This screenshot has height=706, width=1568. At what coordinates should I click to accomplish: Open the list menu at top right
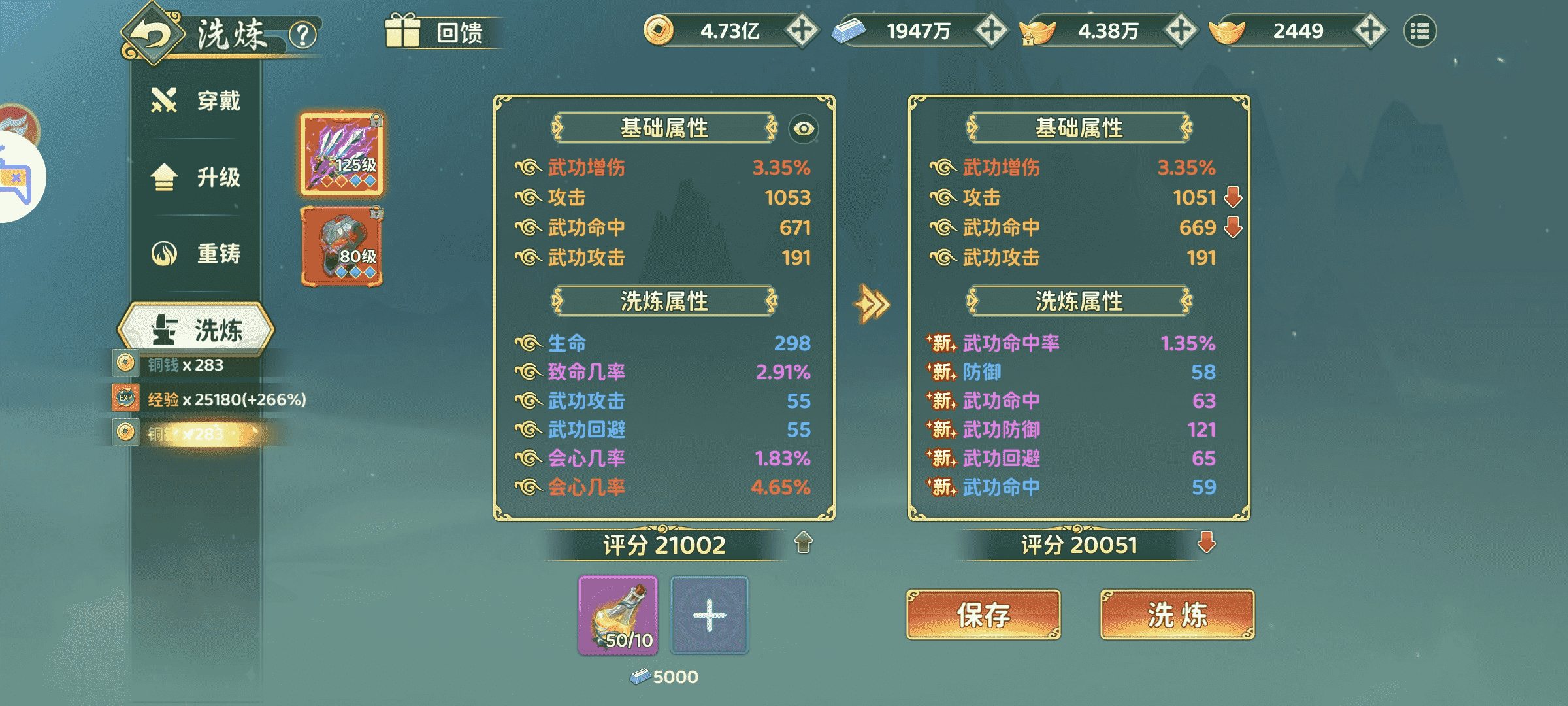pos(1419,30)
